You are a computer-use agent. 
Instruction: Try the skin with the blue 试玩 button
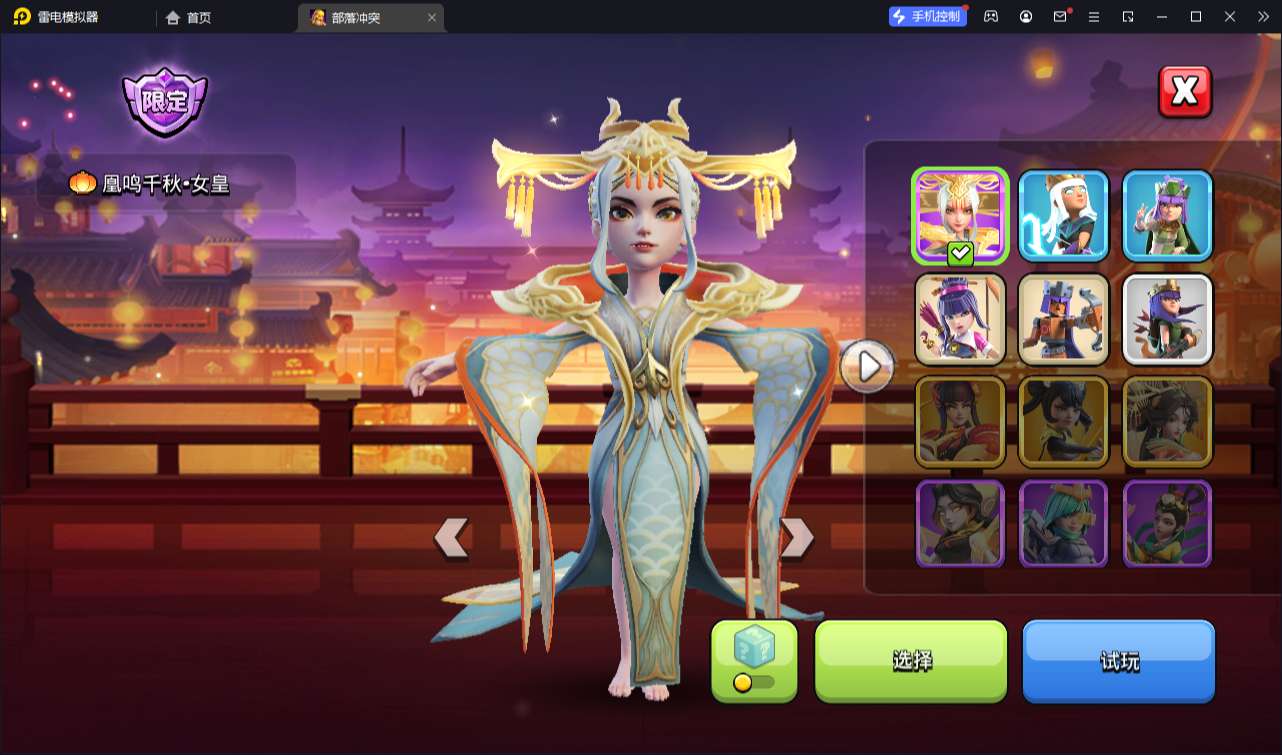pyautogui.click(x=1118, y=660)
